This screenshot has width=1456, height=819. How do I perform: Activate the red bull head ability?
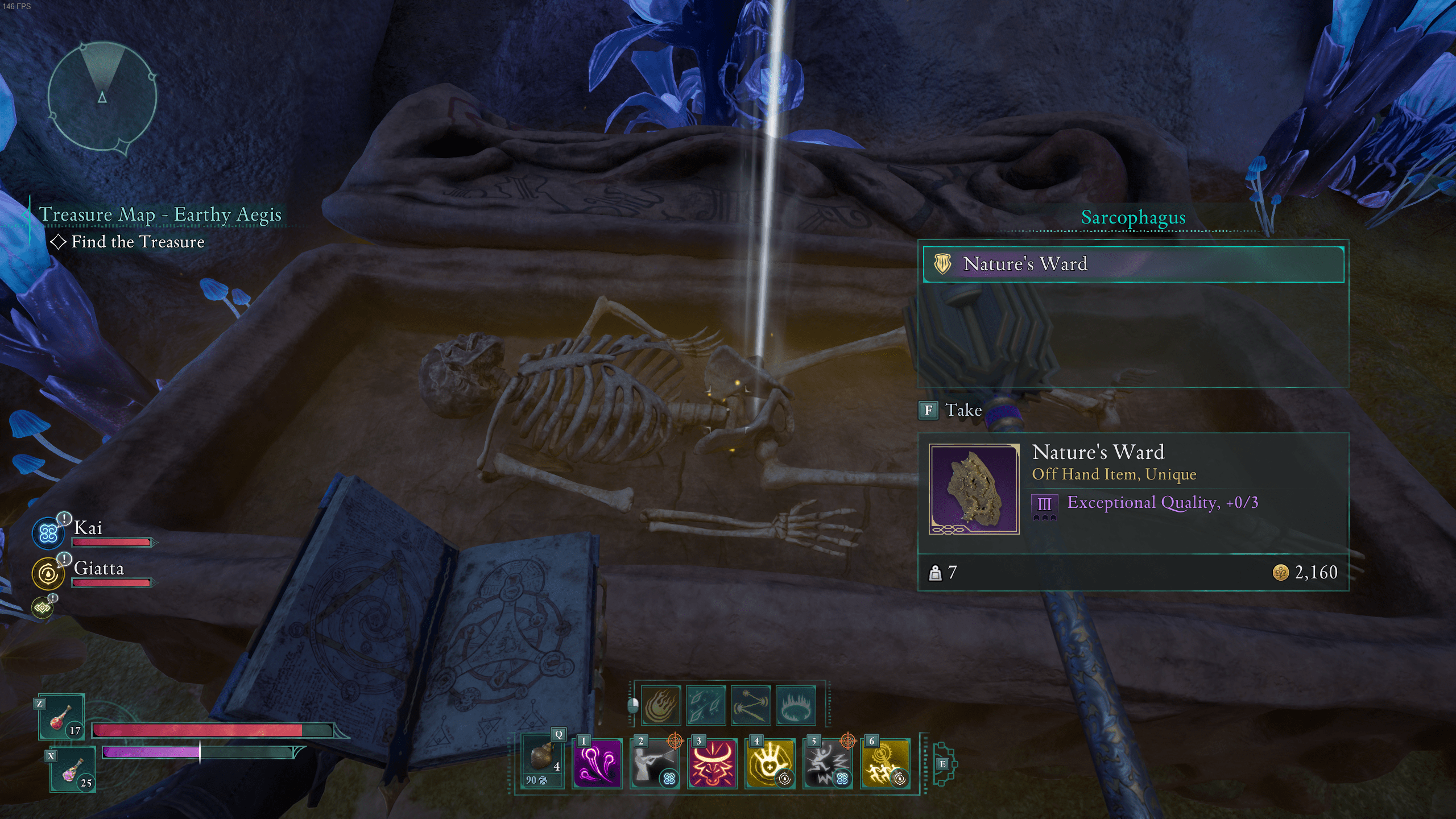(712, 763)
